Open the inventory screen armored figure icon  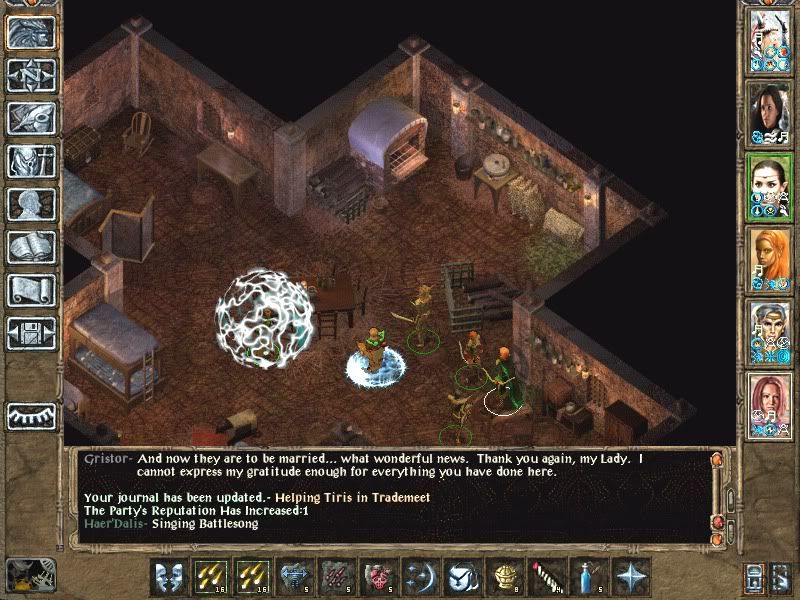(31, 161)
